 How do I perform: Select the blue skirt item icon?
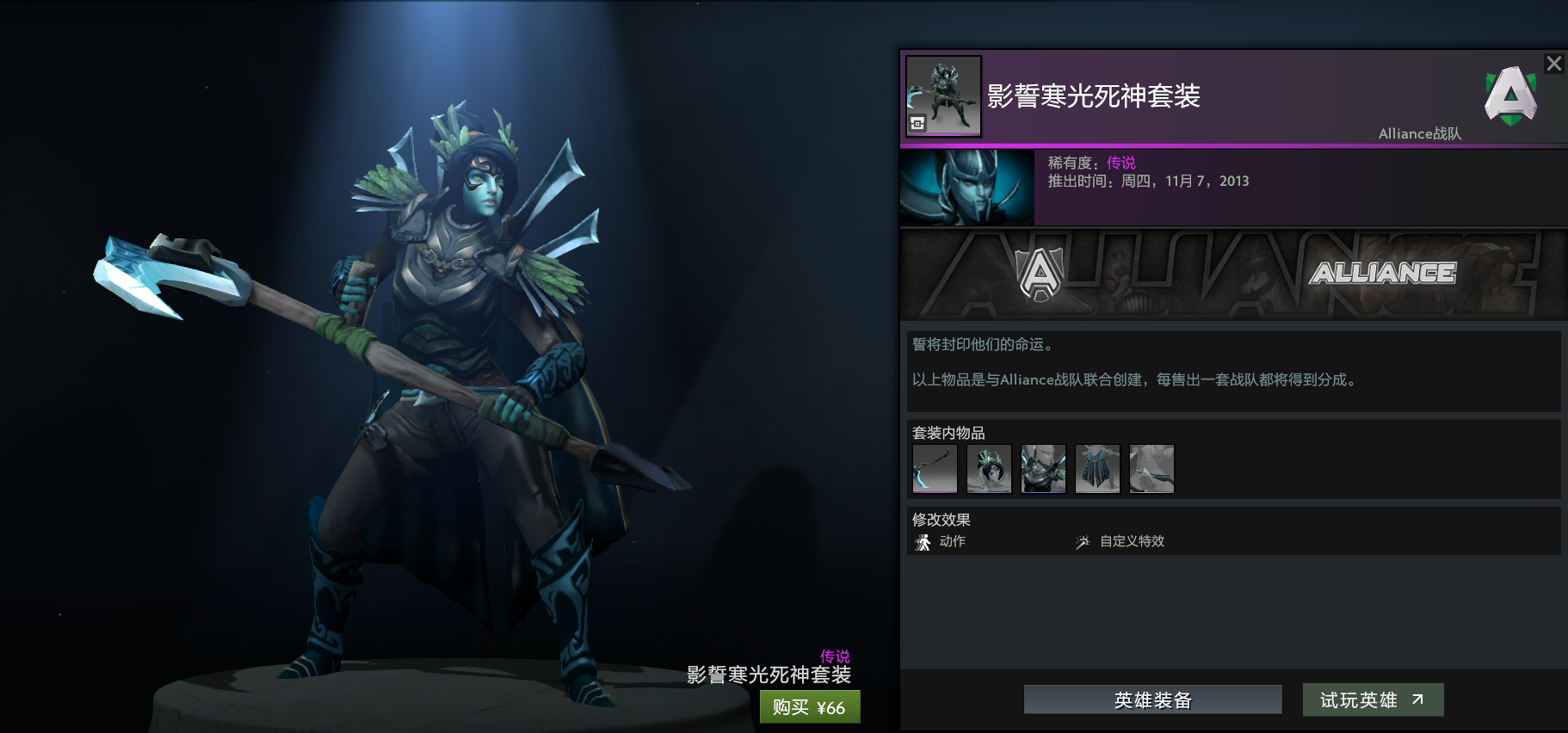[x=1097, y=468]
